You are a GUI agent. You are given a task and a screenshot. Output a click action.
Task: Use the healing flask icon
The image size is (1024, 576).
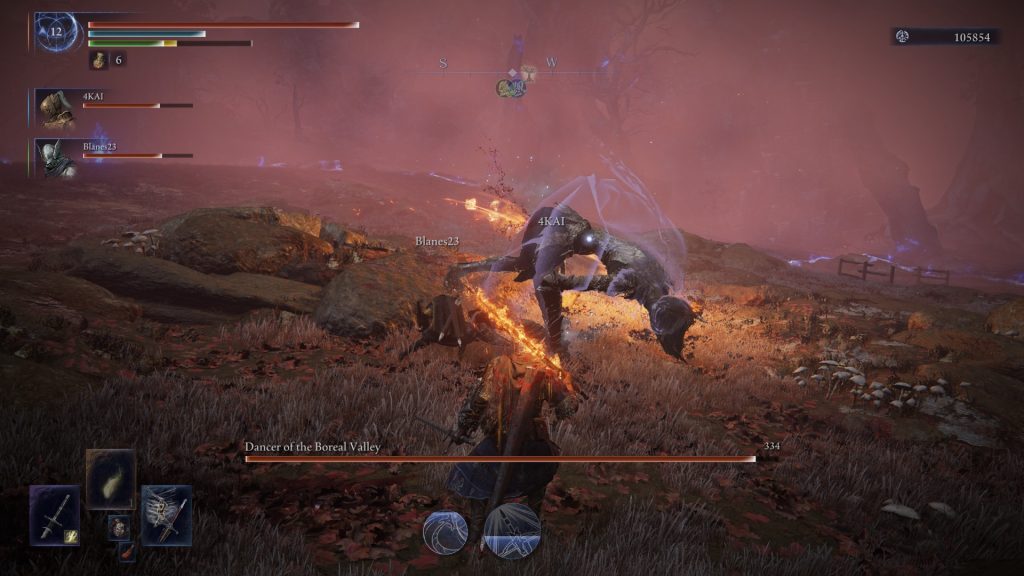[x=100, y=60]
